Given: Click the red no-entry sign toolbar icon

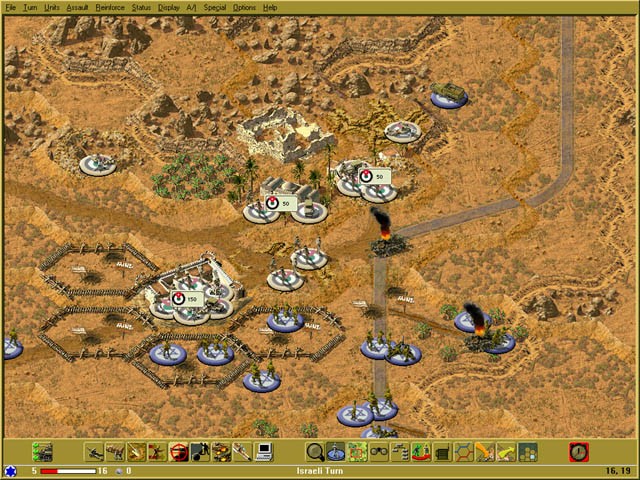Looking at the screenshot, I should coord(179,452).
